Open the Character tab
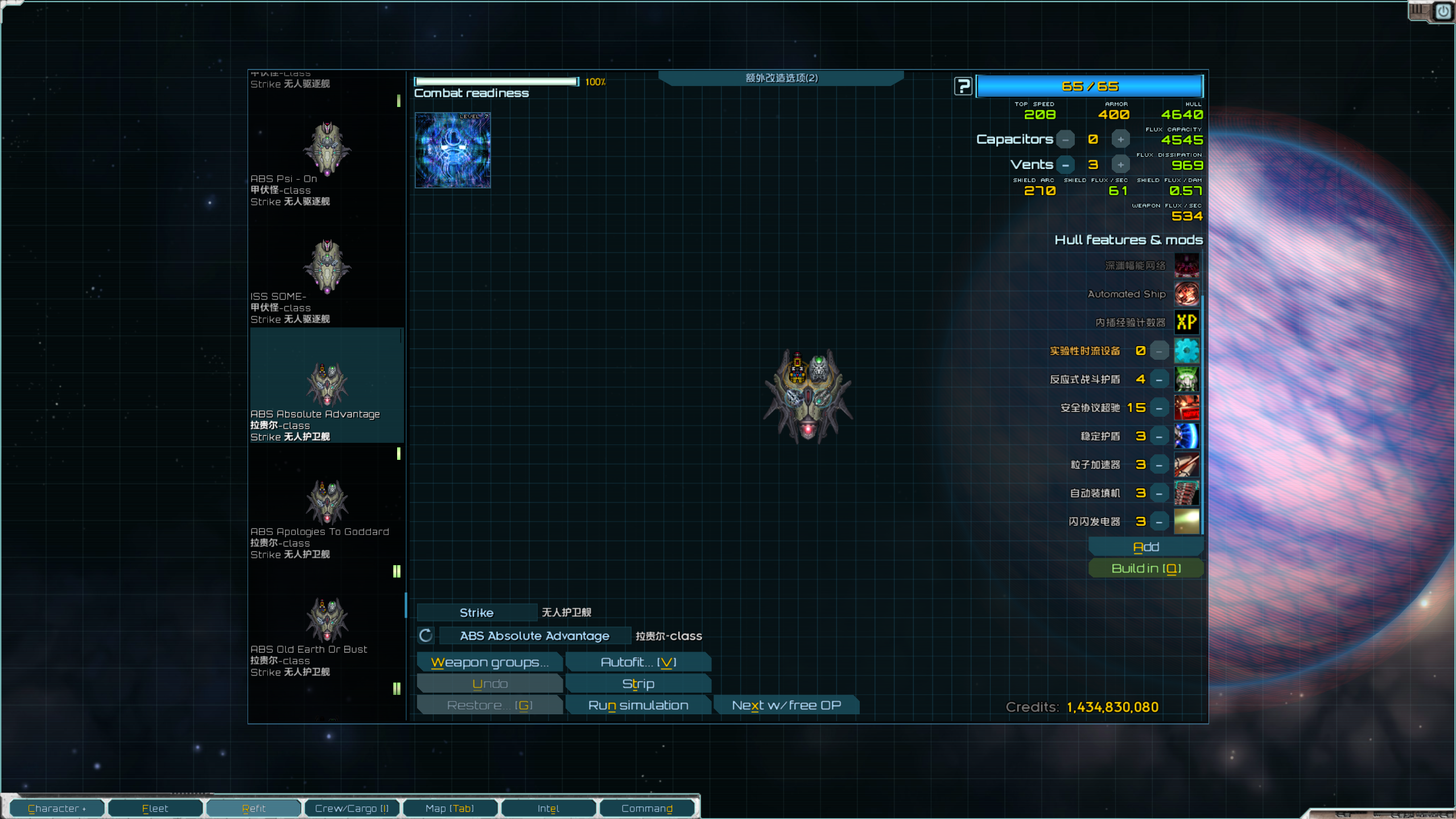Image resolution: width=1456 pixels, height=819 pixels. point(57,808)
